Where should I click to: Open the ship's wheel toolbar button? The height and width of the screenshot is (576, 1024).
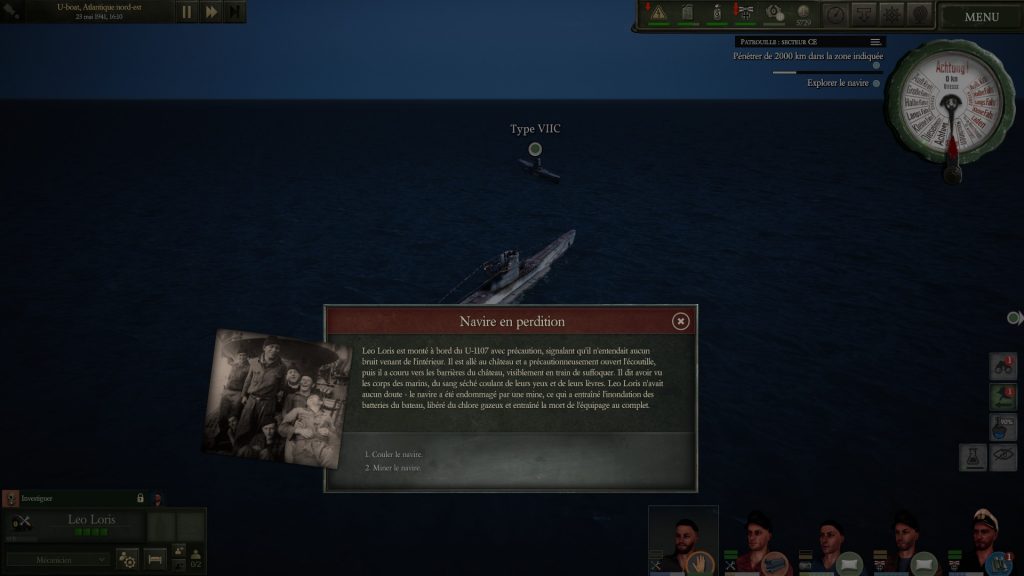coord(892,14)
